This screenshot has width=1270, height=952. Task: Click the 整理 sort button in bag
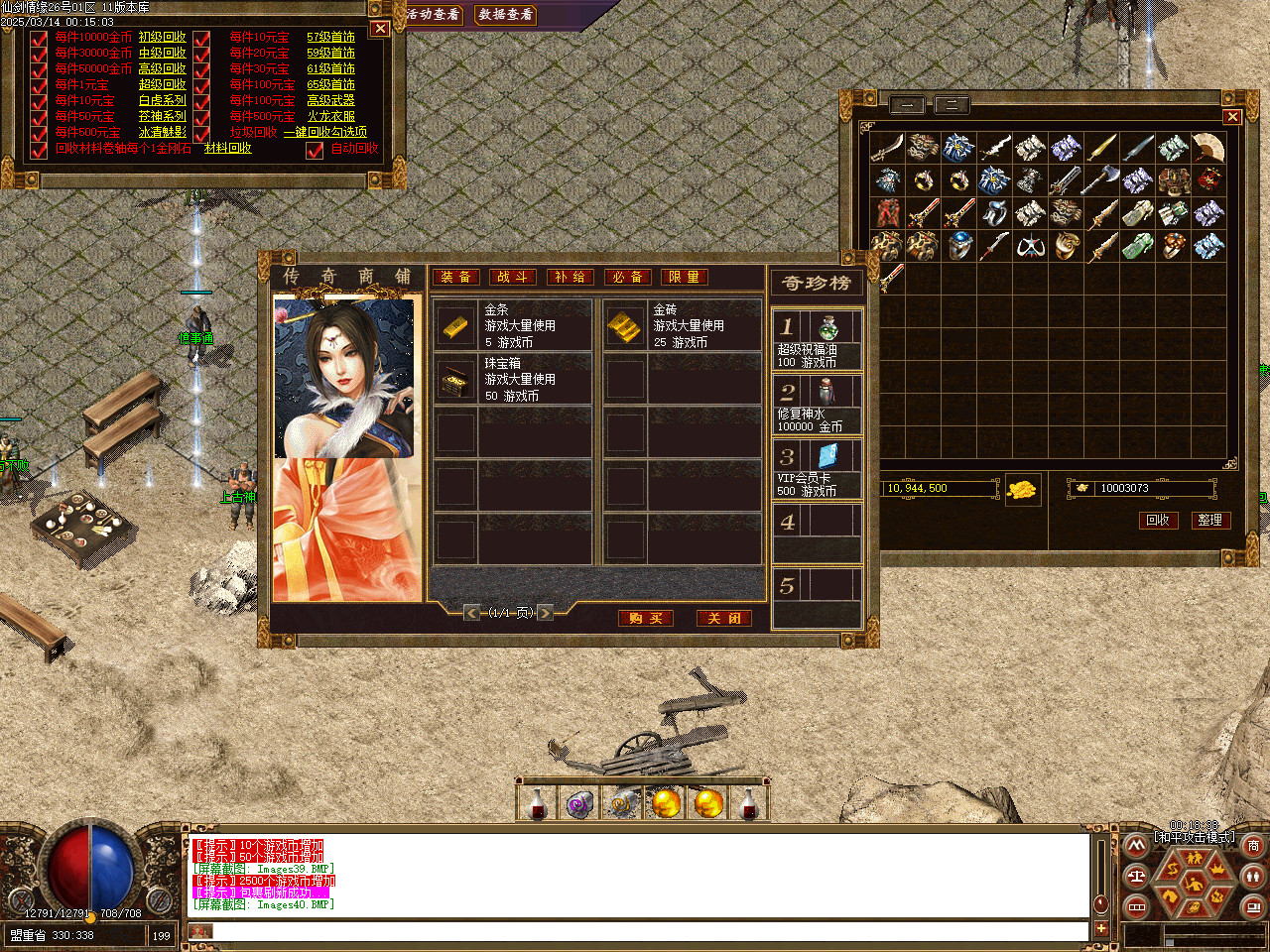[1209, 520]
